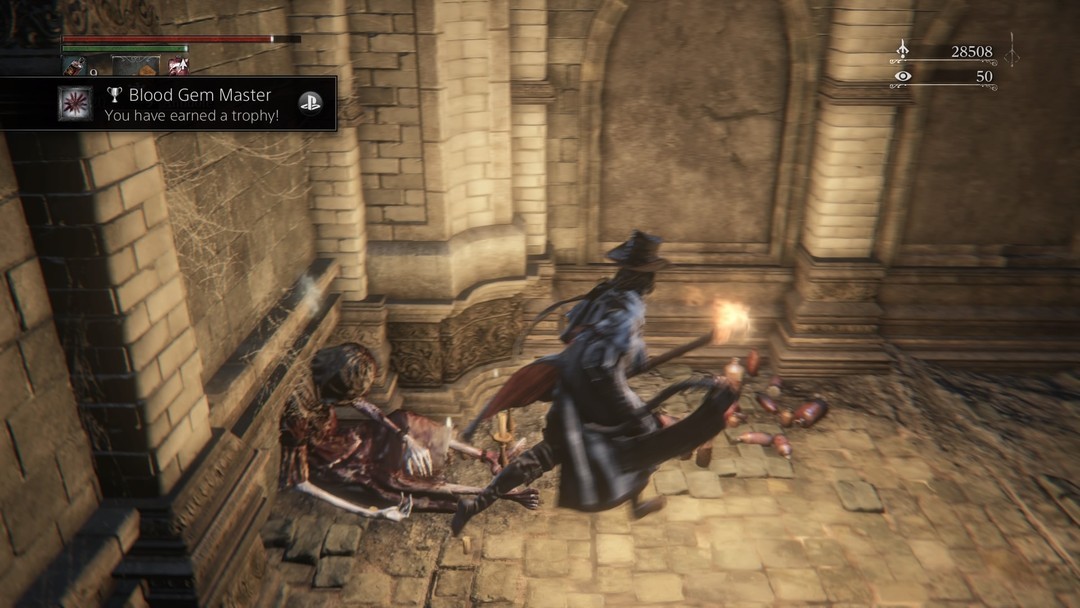
Task: Select the blood vial quick item icon
Action: [75, 67]
